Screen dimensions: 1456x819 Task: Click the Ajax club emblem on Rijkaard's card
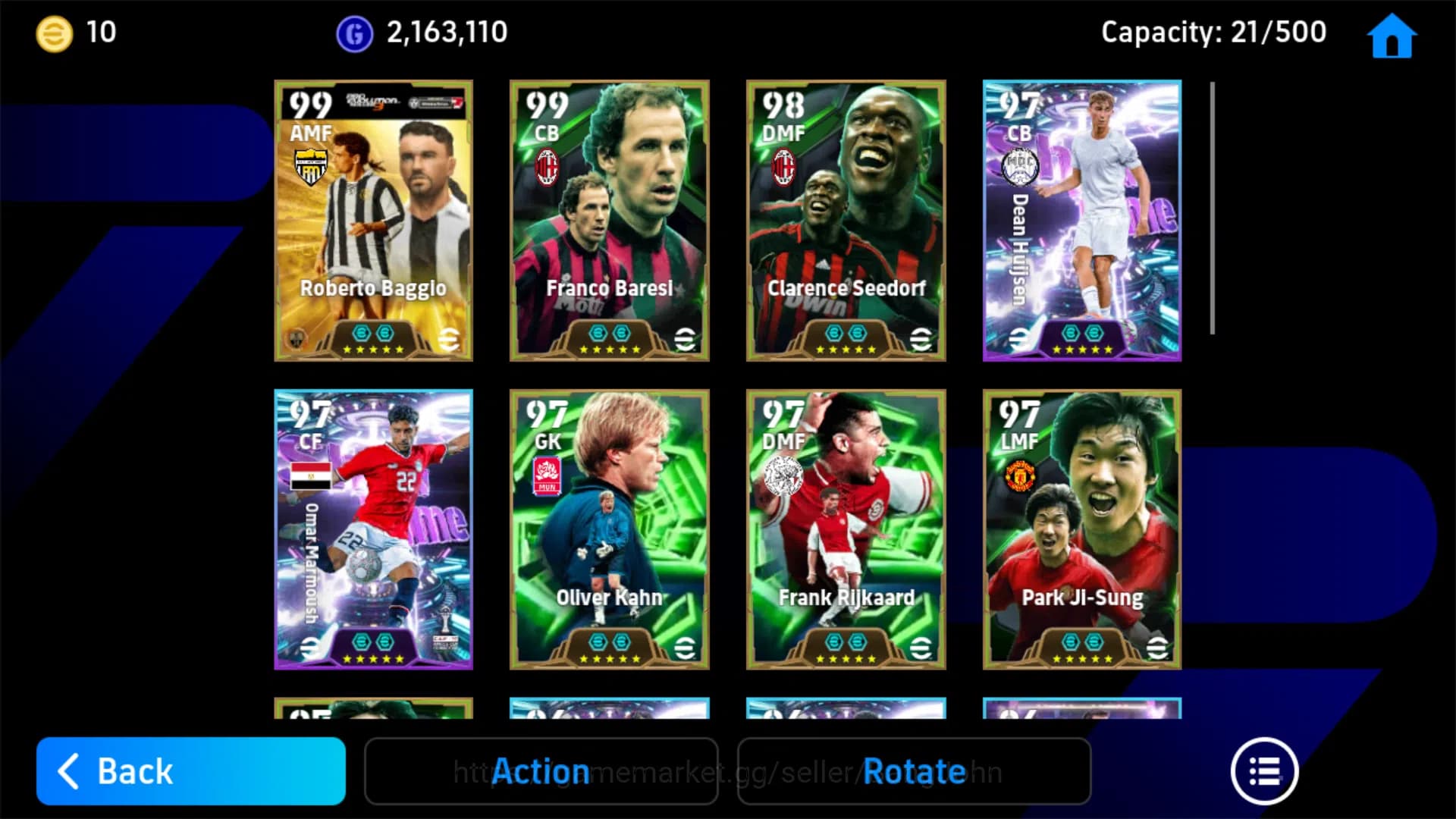point(782,475)
